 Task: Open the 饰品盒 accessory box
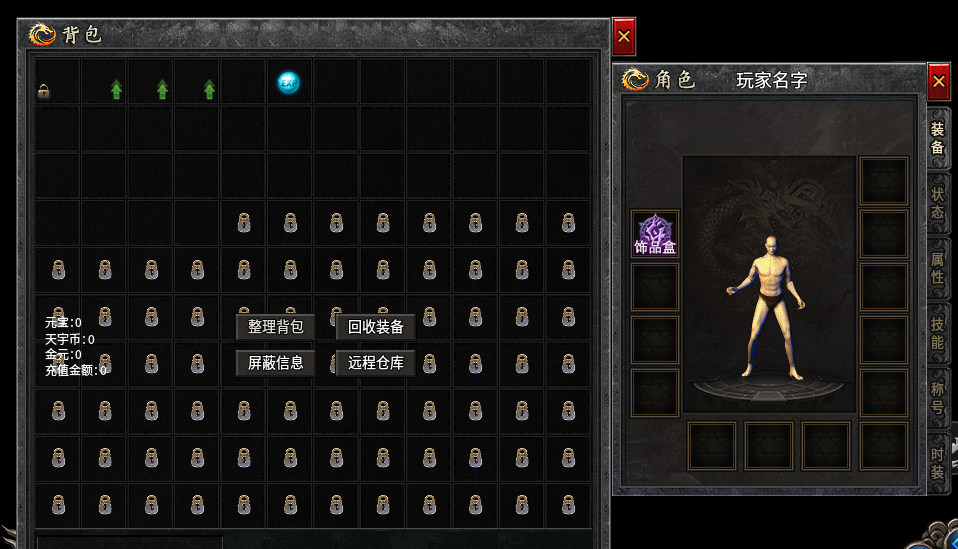(655, 235)
